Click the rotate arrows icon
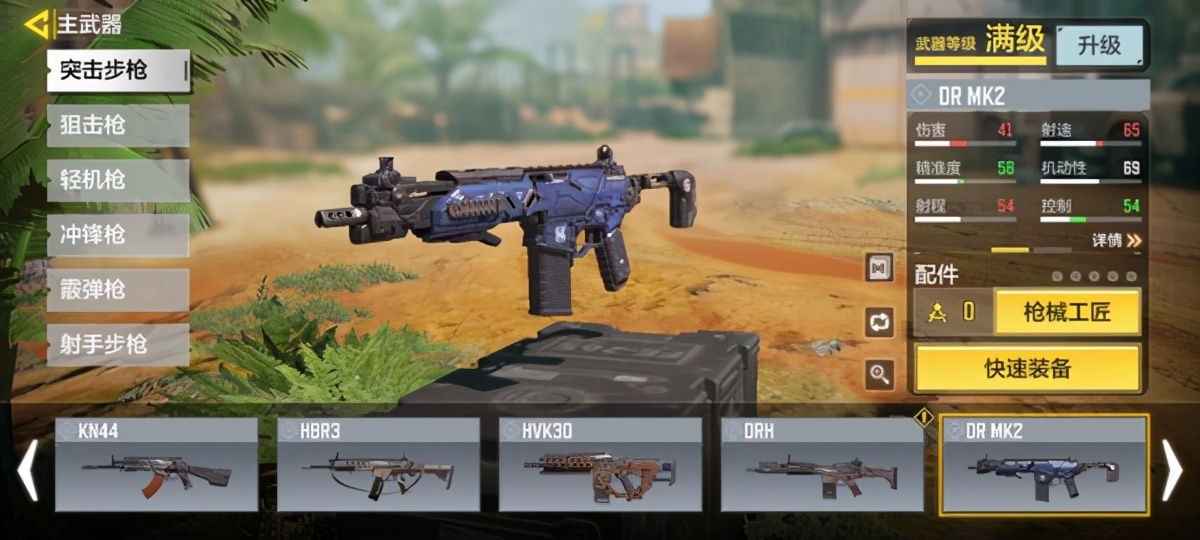 point(880,322)
